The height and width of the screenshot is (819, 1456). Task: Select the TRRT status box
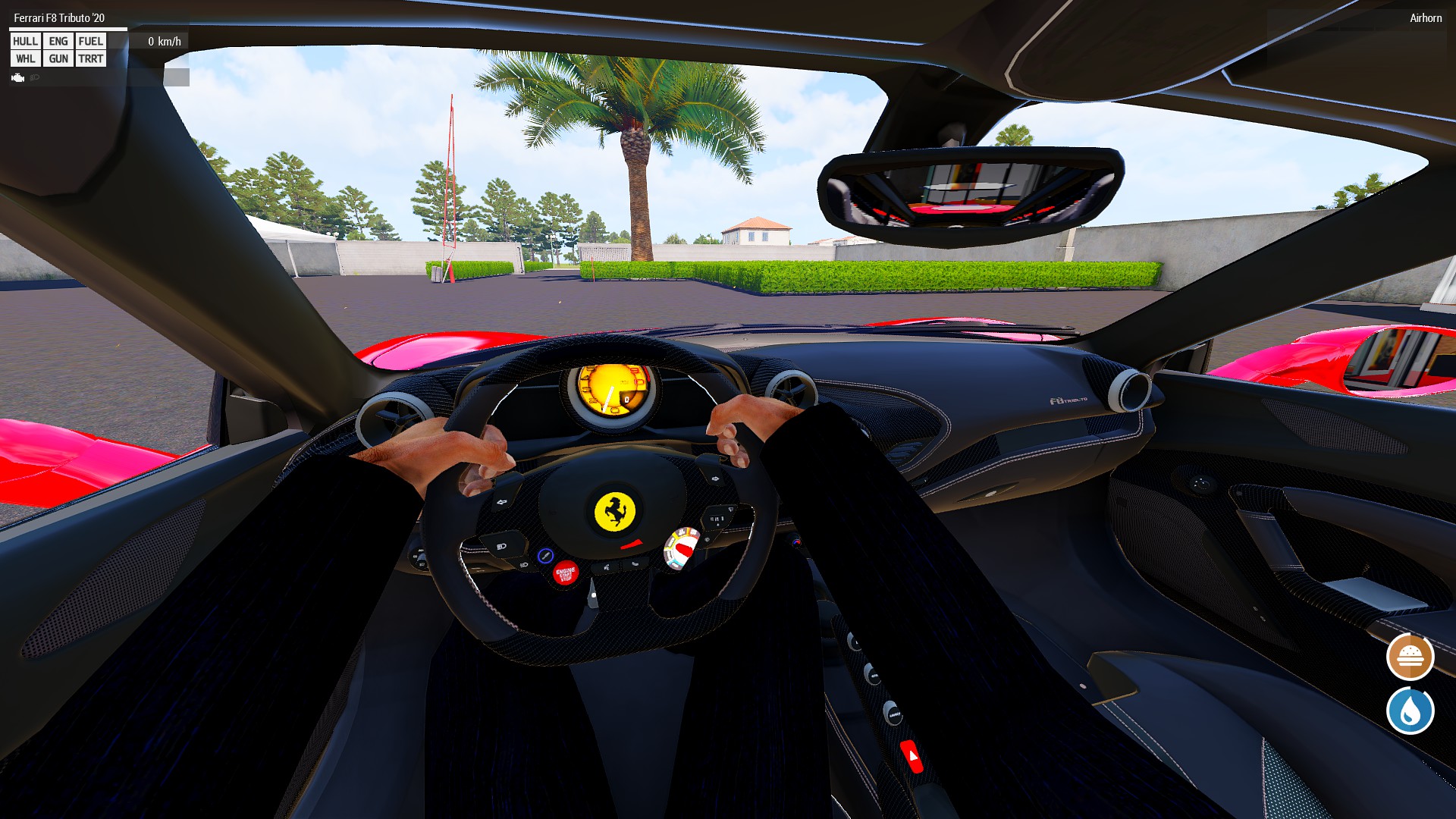(x=90, y=58)
